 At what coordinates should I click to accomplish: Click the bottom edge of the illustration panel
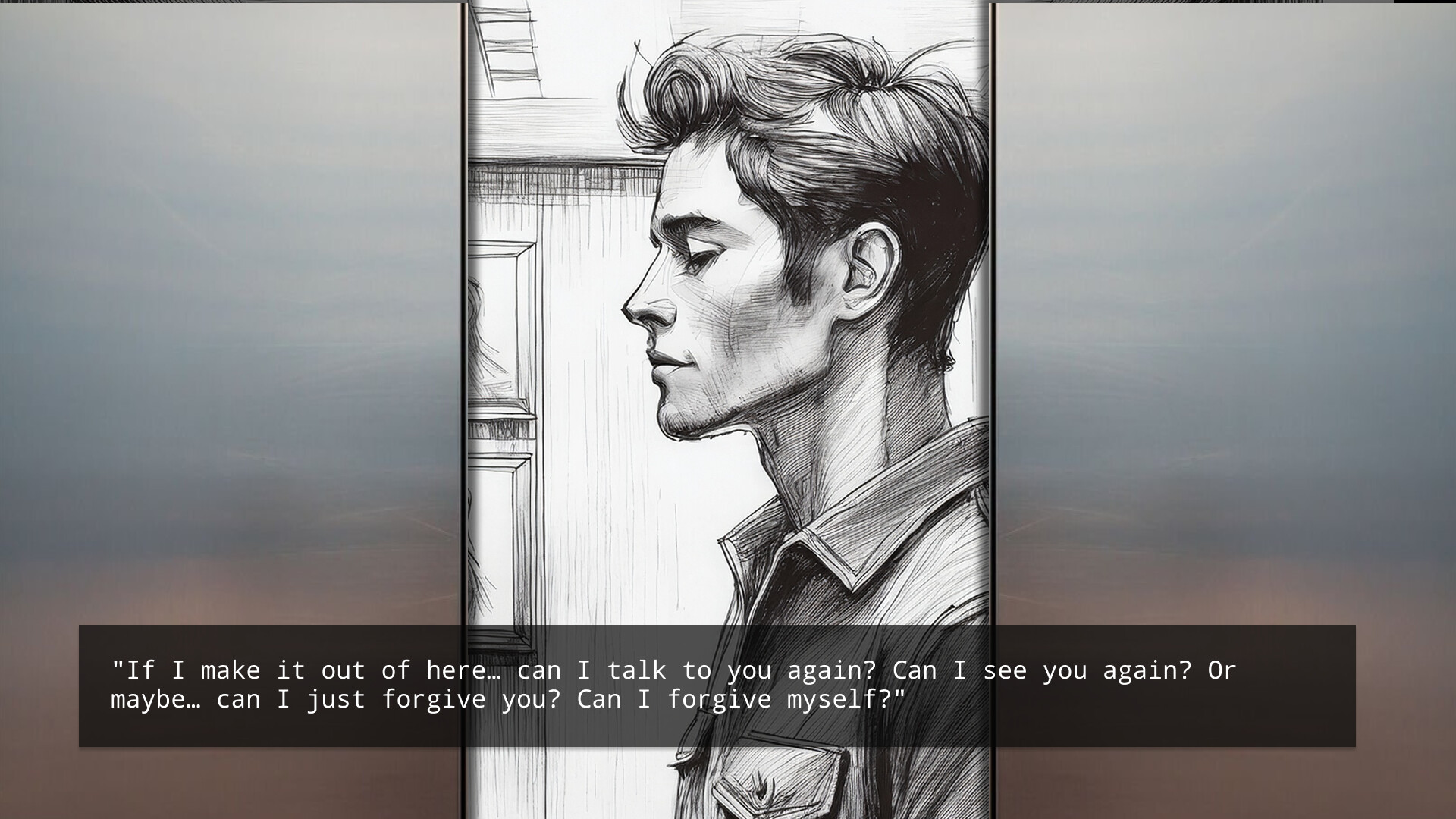(728, 811)
